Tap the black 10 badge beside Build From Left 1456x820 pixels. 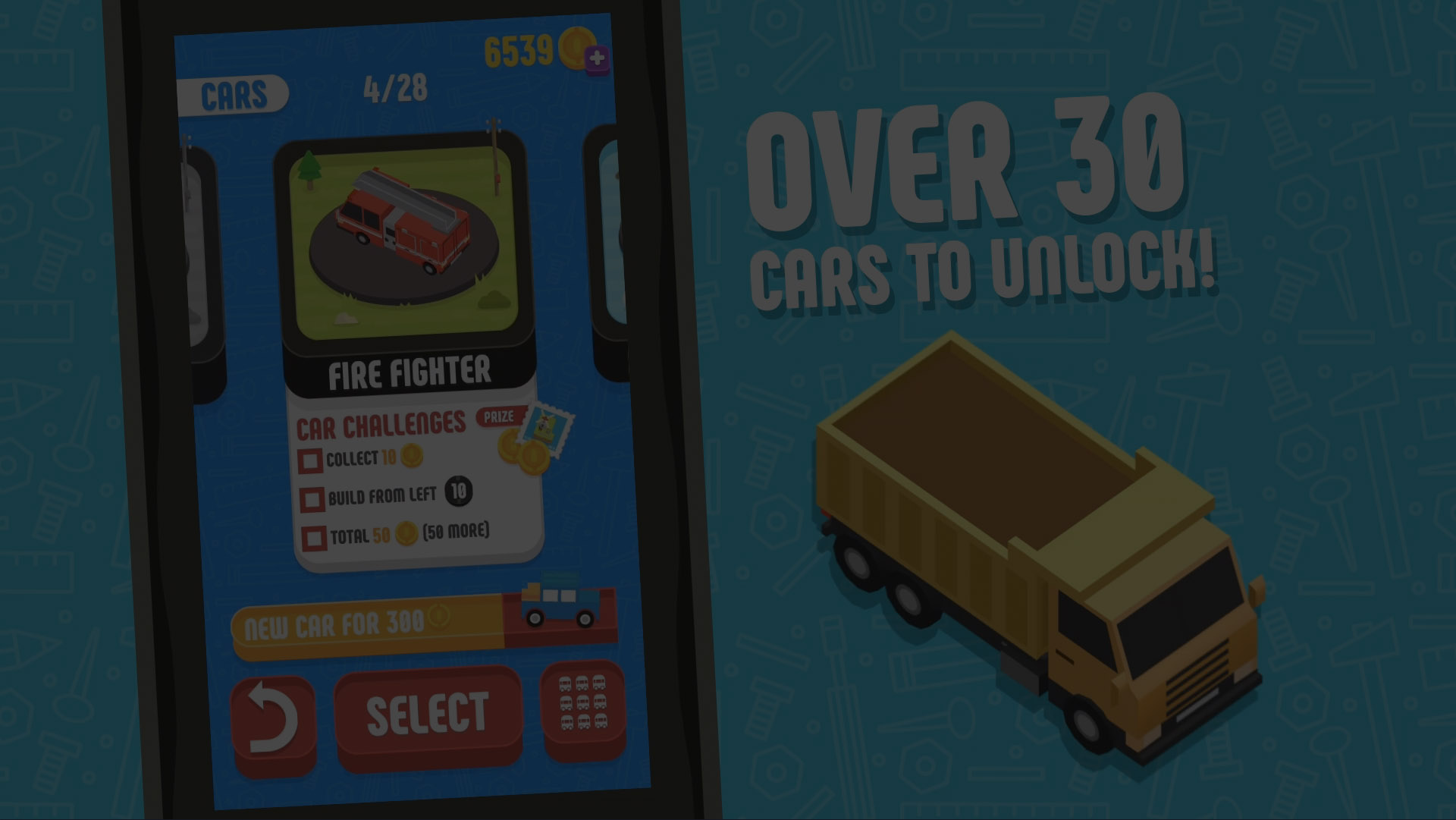pos(458,493)
